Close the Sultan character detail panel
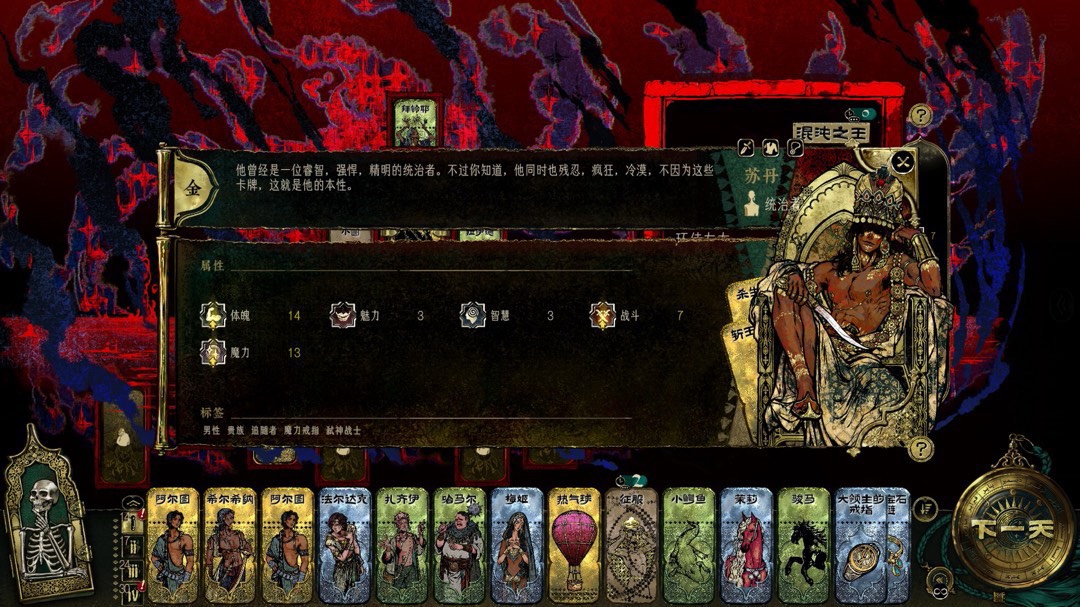The image size is (1080, 607). (903, 161)
